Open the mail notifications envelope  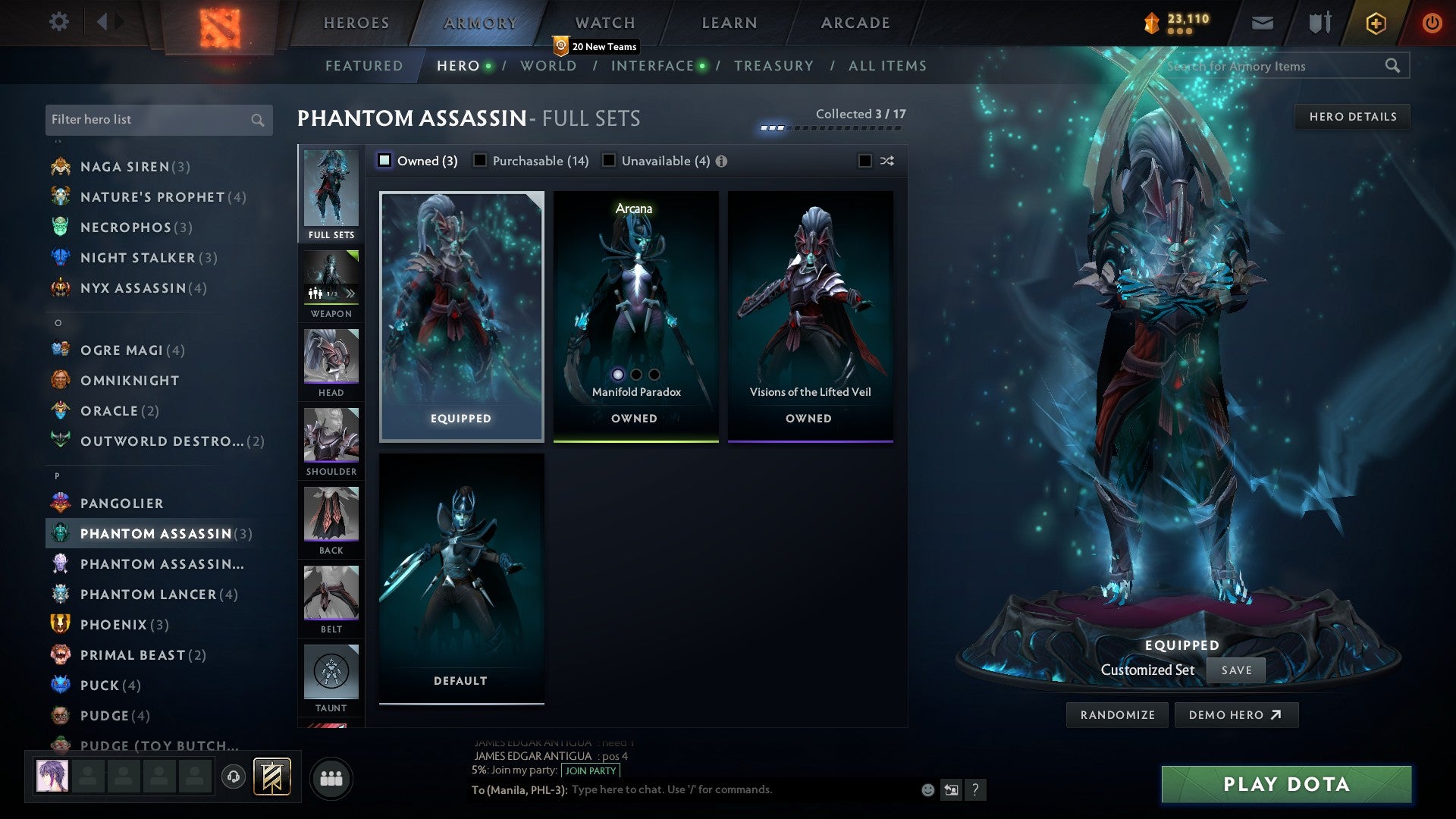[1263, 22]
